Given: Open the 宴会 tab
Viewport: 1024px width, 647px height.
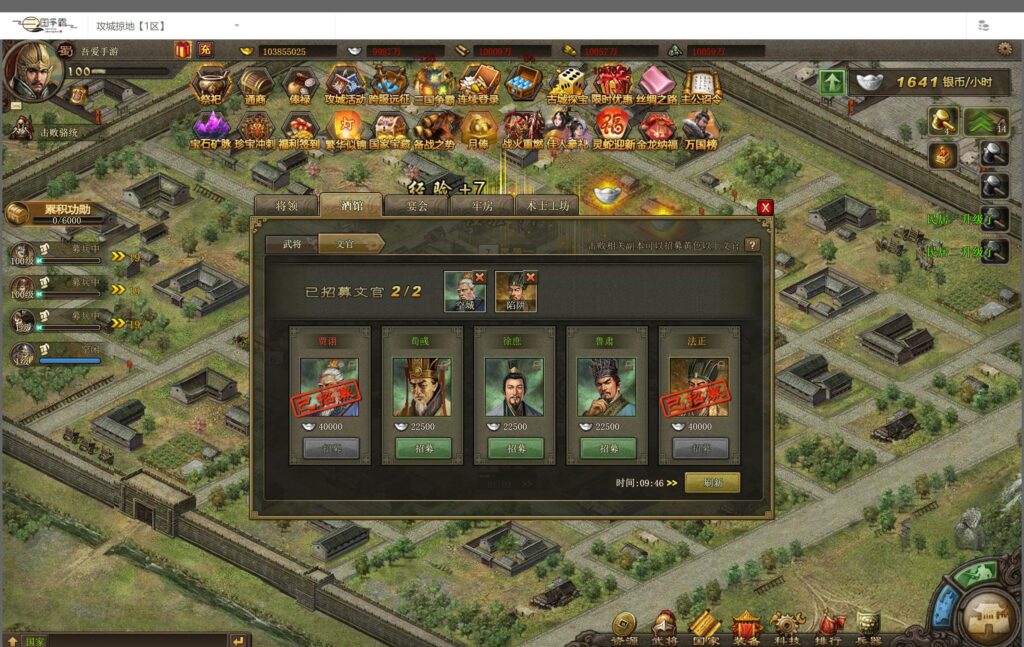Looking at the screenshot, I should tap(417, 206).
